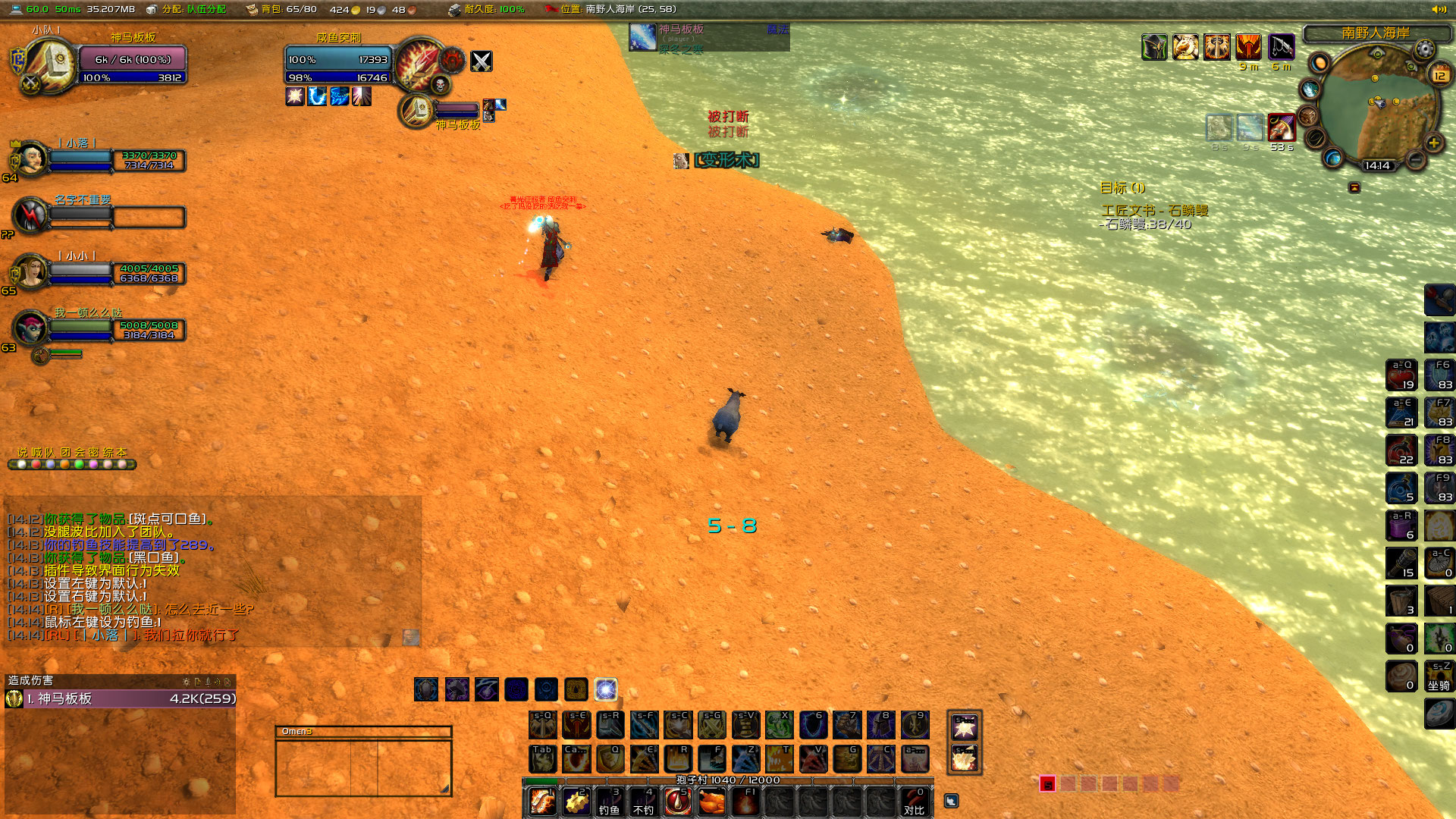Viewport: 1456px width, 819px height.
Task: Switch to the 团 raid chat tab
Action: pyautogui.click(x=66, y=452)
